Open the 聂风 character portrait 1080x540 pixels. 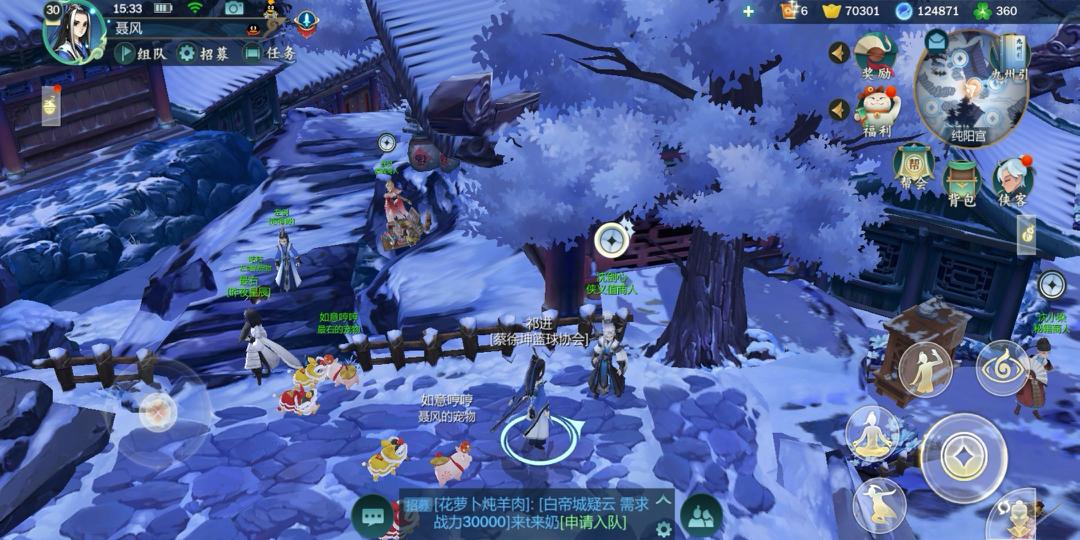(x=72, y=31)
